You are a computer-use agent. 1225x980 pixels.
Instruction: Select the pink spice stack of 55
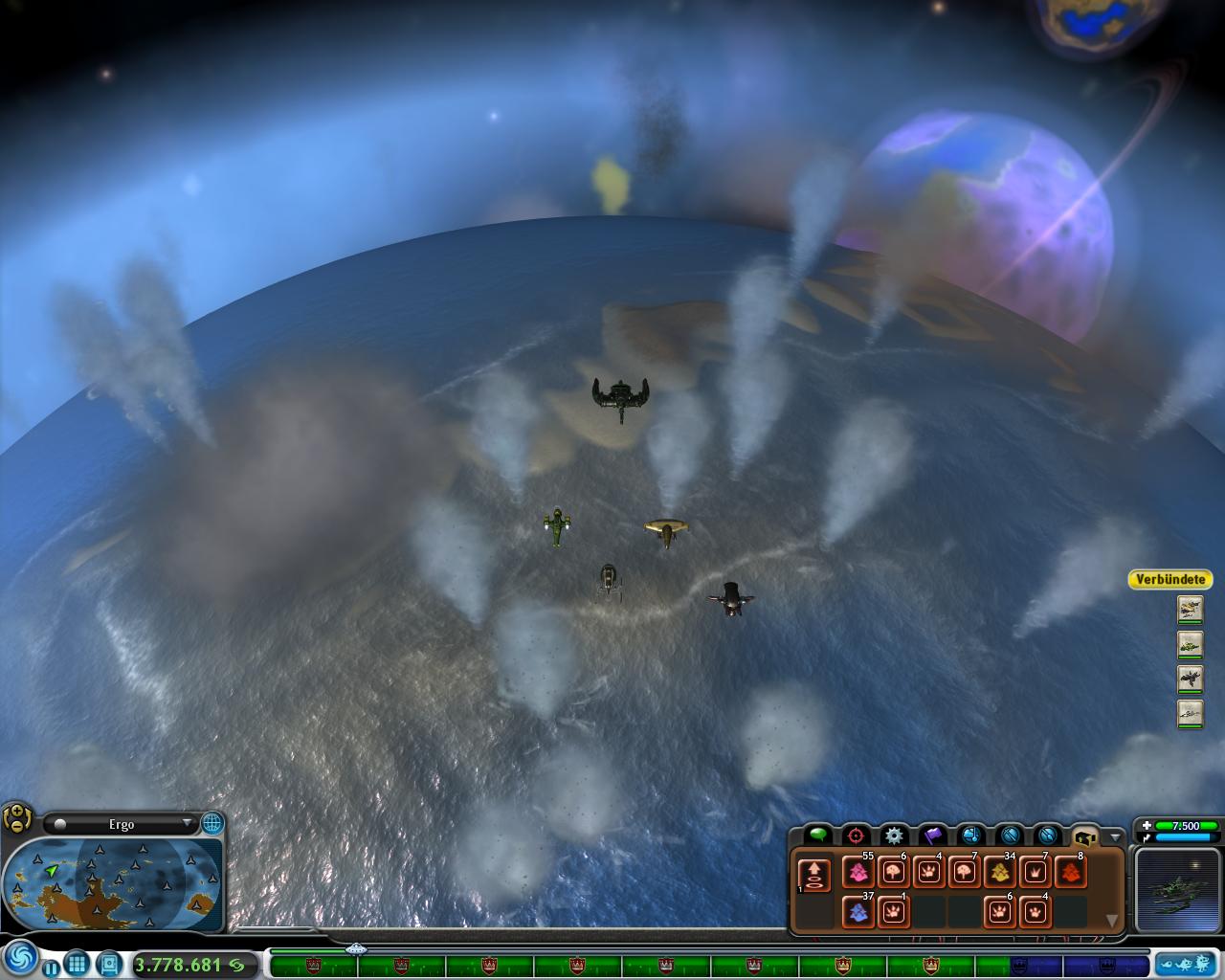857,872
